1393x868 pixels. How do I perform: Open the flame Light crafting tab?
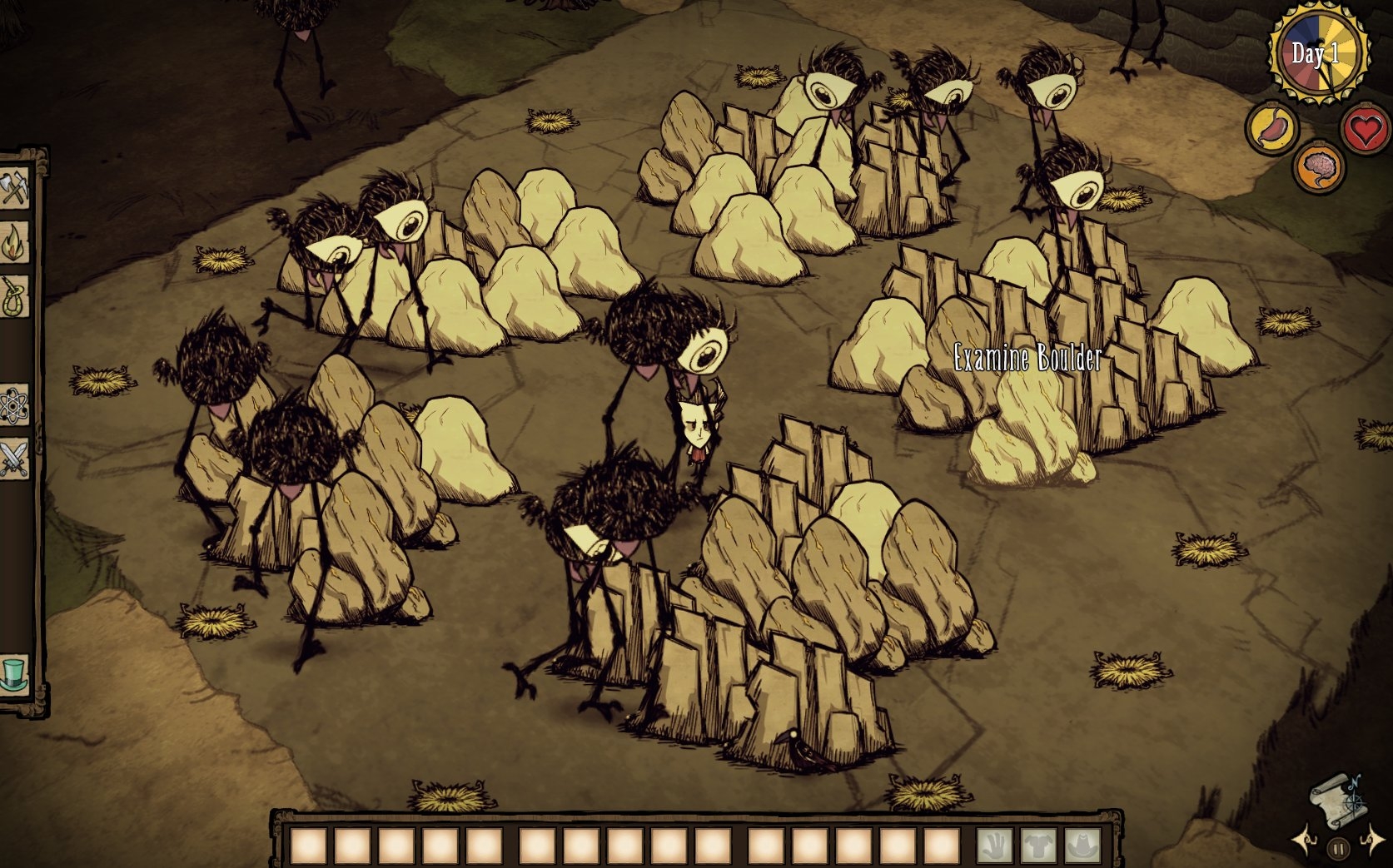[14, 242]
